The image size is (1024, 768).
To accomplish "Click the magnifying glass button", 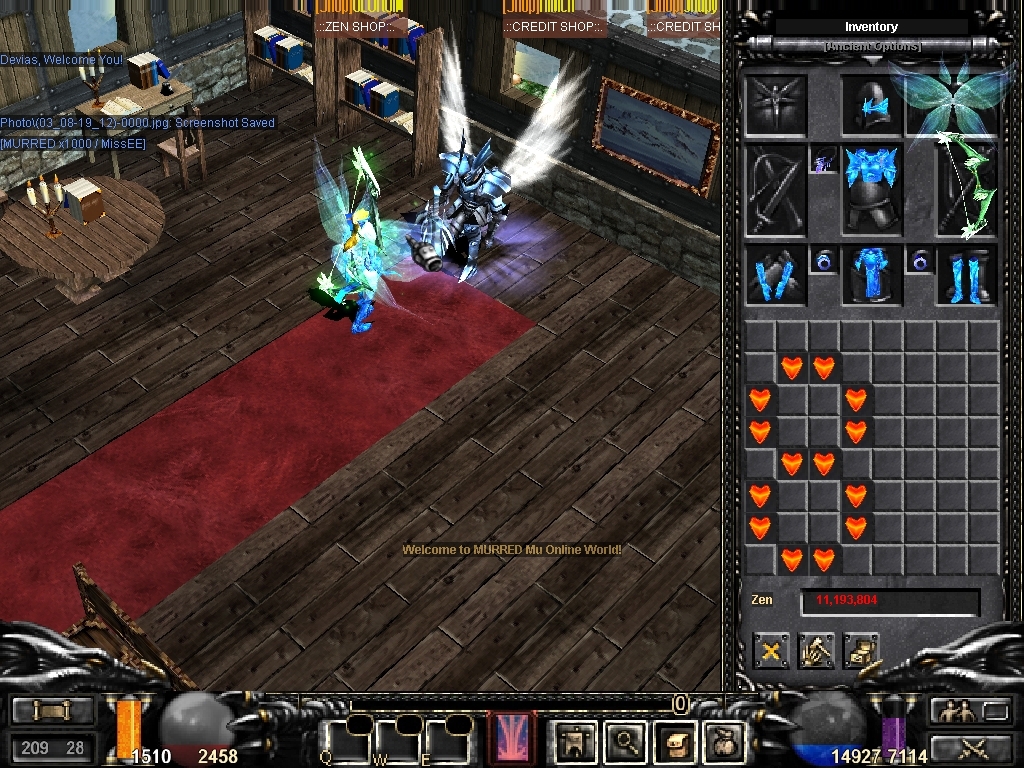I will (x=627, y=741).
